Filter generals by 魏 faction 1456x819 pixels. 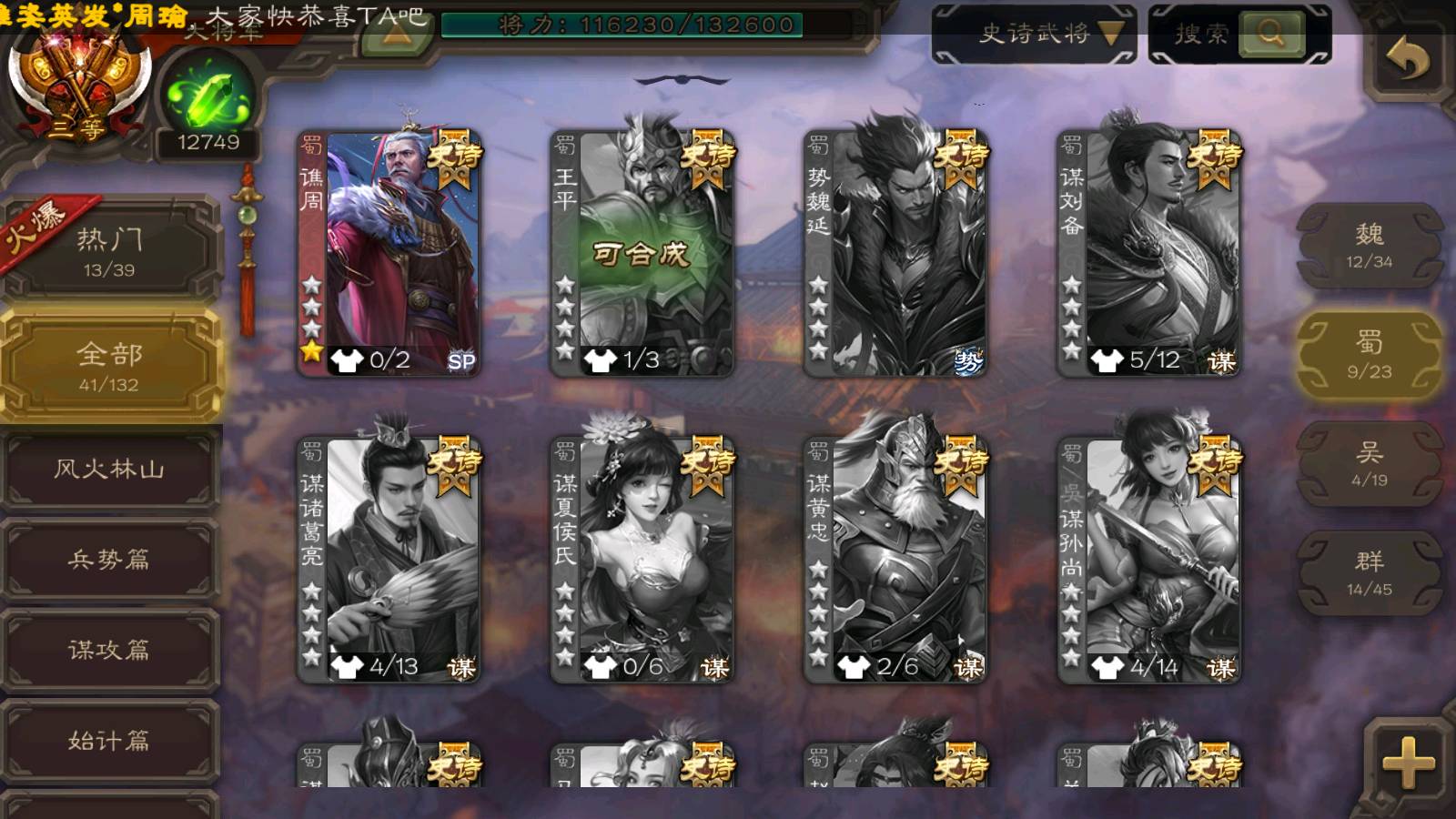[x=1369, y=246]
